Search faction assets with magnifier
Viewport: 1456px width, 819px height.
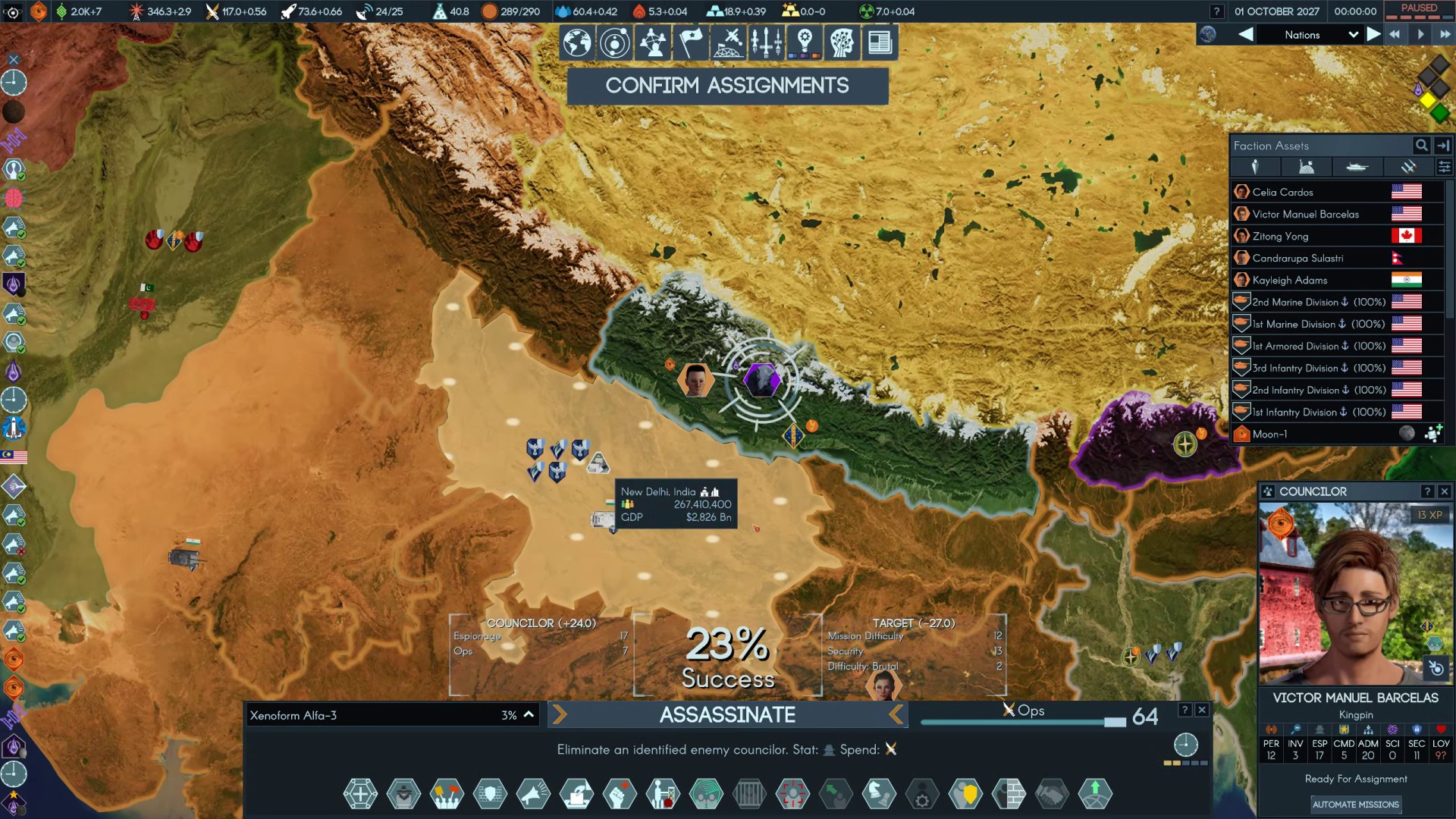(x=1421, y=145)
